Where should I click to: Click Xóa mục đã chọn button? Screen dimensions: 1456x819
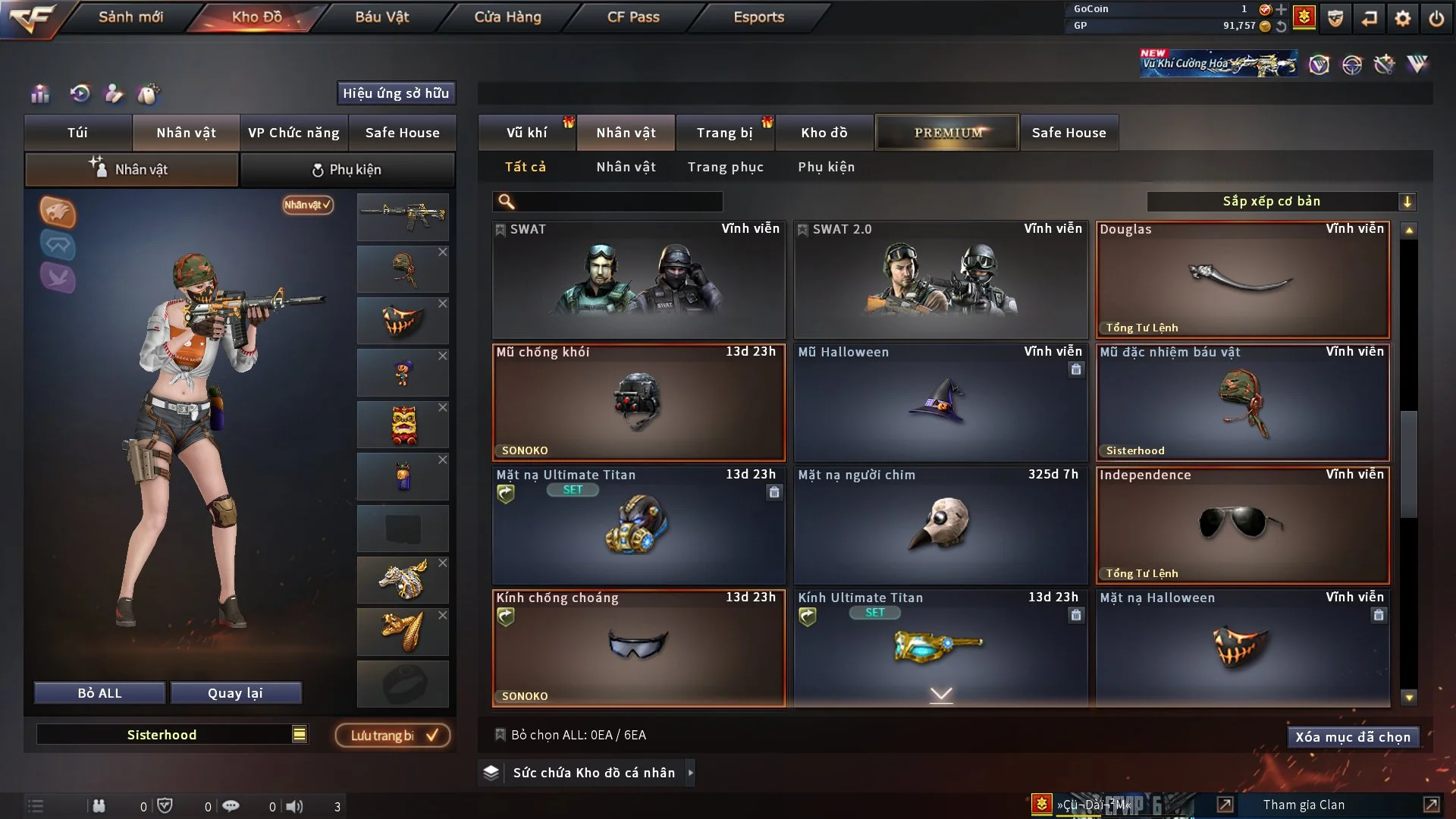tap(1352, 737)
